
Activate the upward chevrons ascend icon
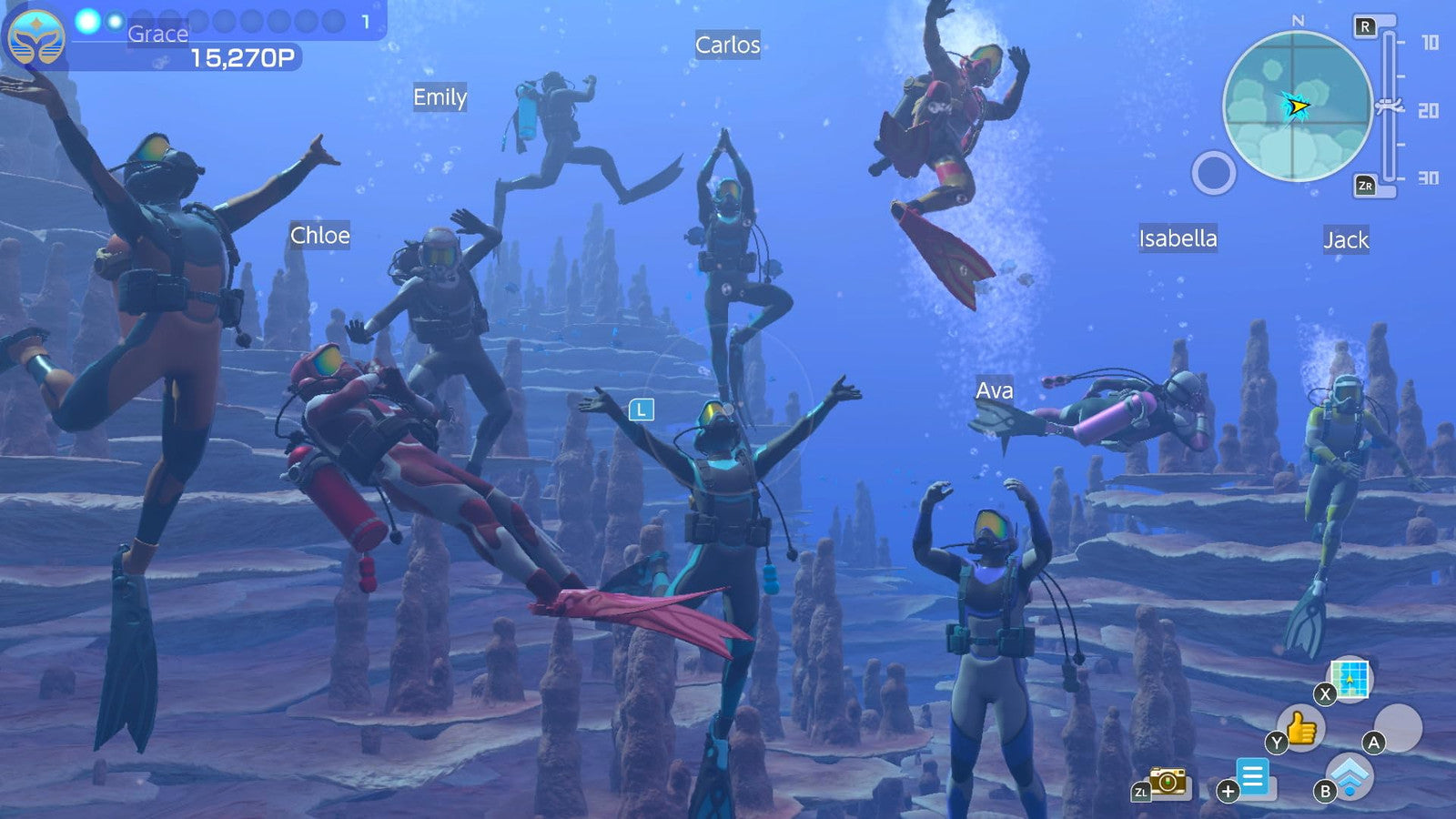[1350, 776]
